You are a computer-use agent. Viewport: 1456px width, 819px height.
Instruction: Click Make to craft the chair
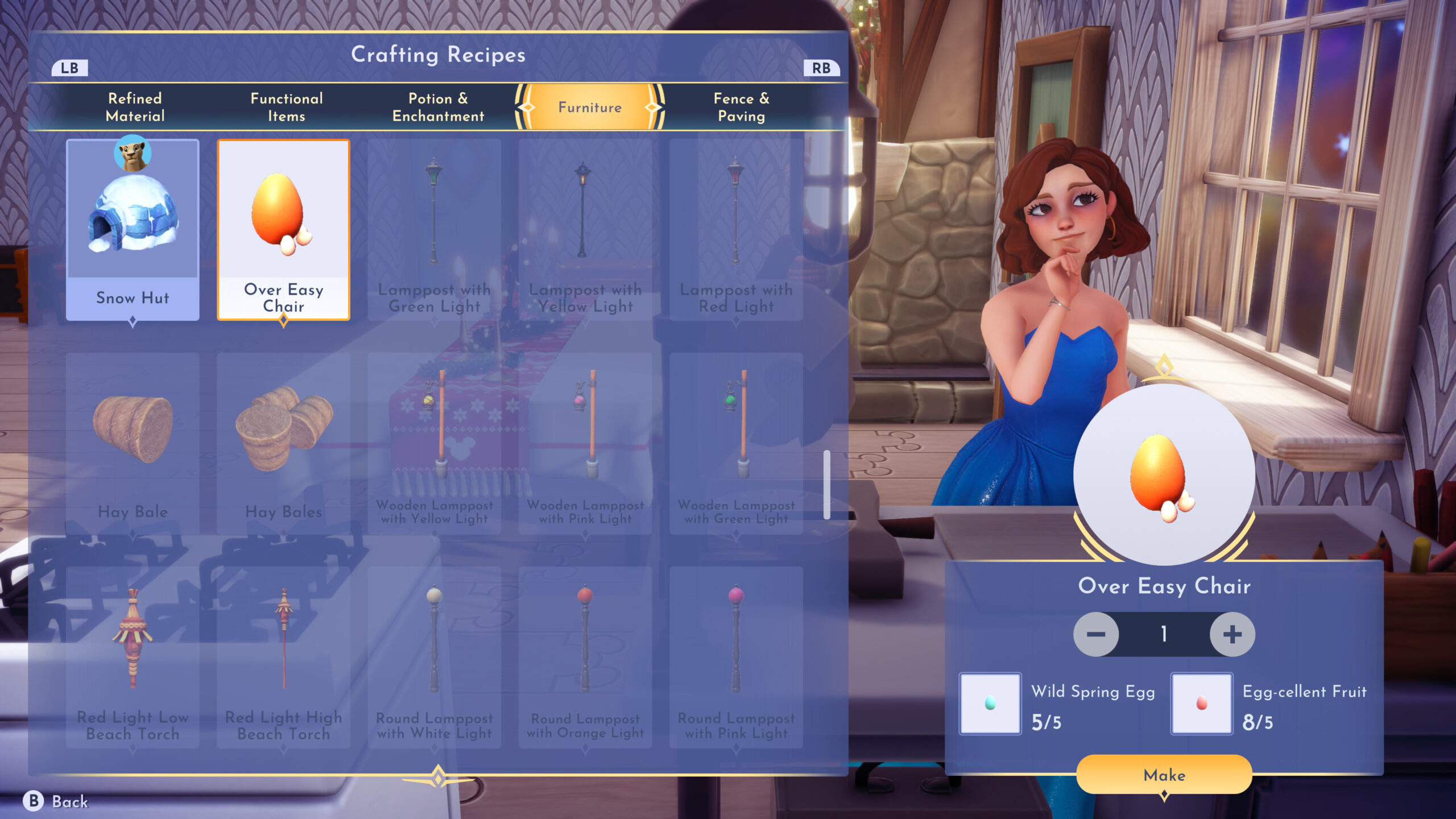coord(1164,775)
